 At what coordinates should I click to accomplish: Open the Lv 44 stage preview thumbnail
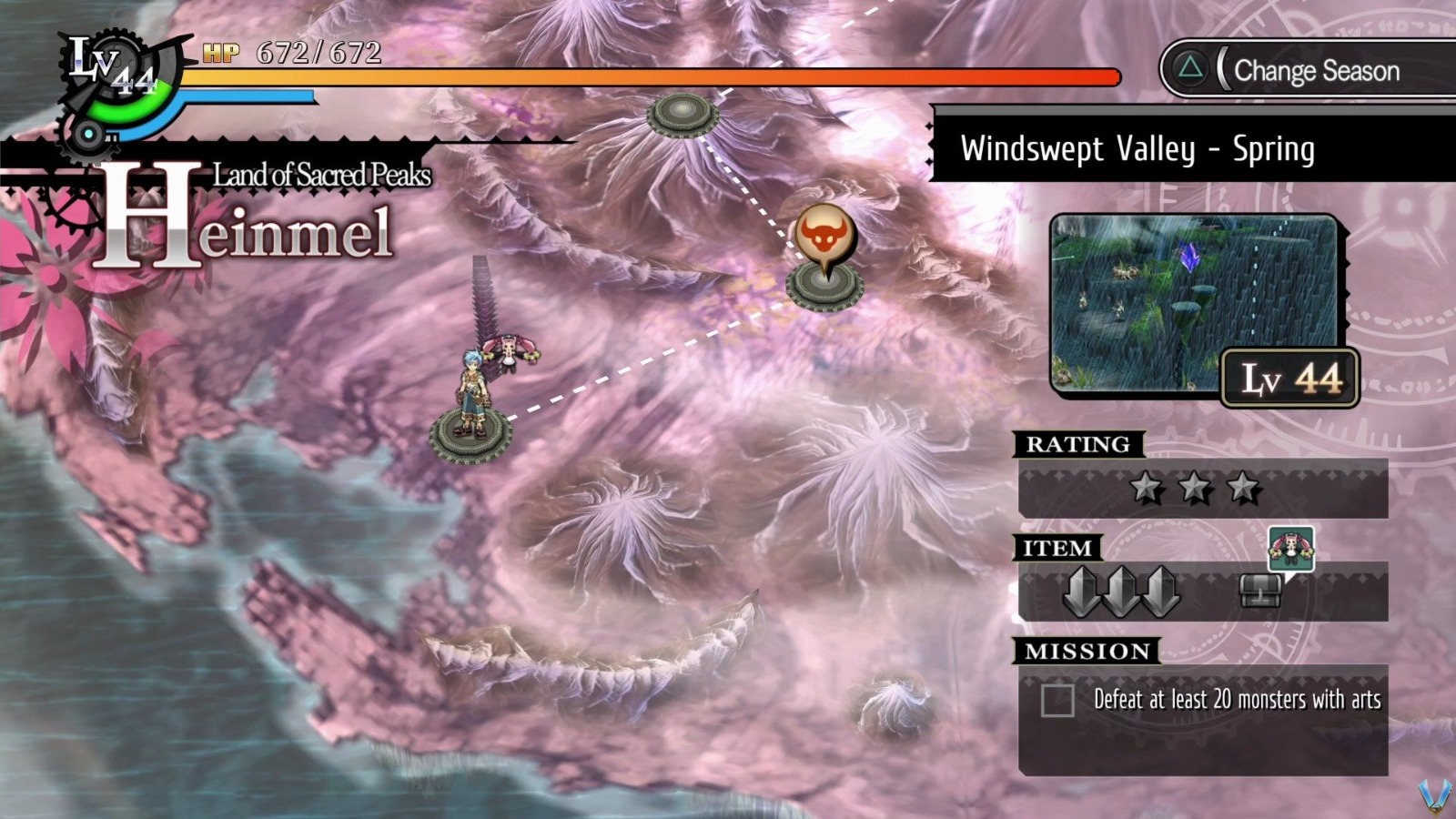pos(1198,300)
